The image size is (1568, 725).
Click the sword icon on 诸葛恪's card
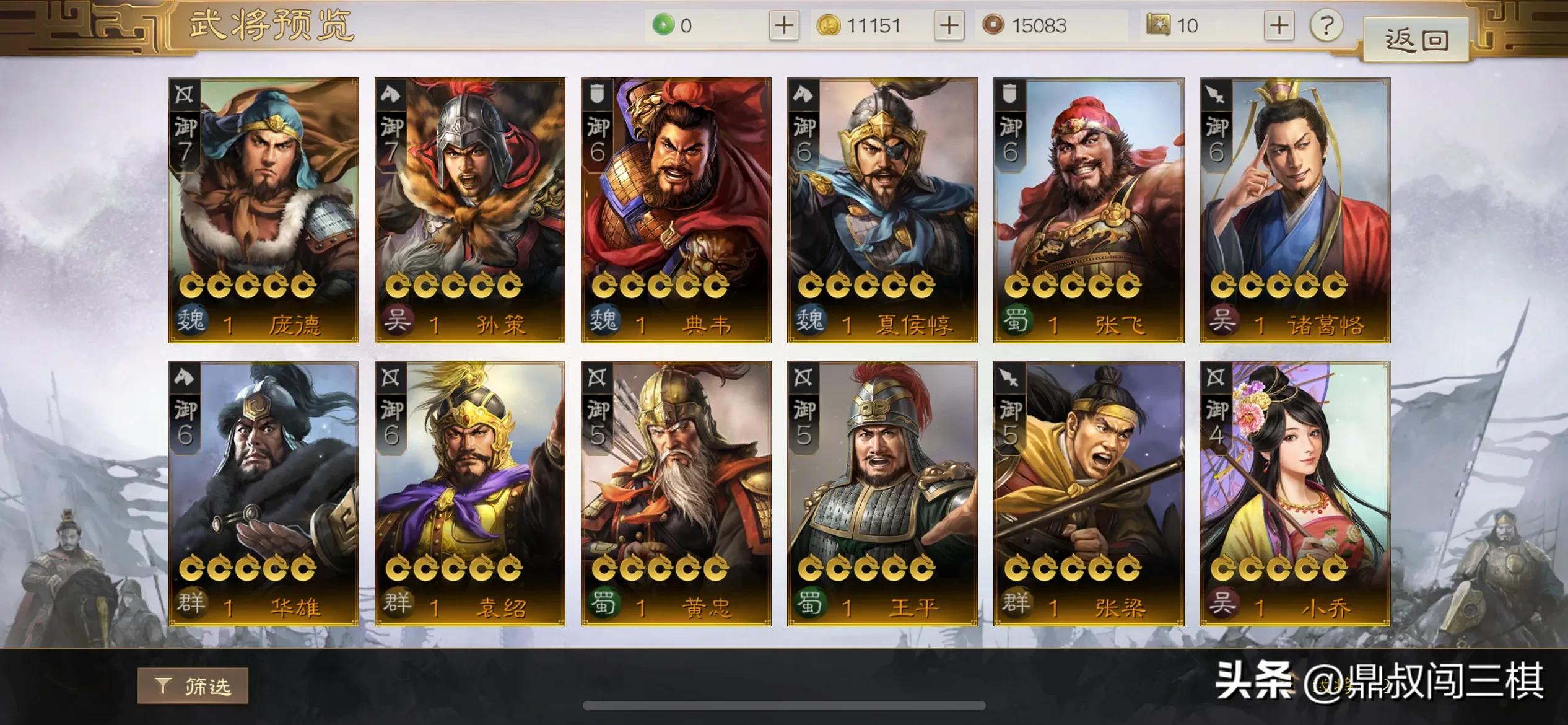1214,94
